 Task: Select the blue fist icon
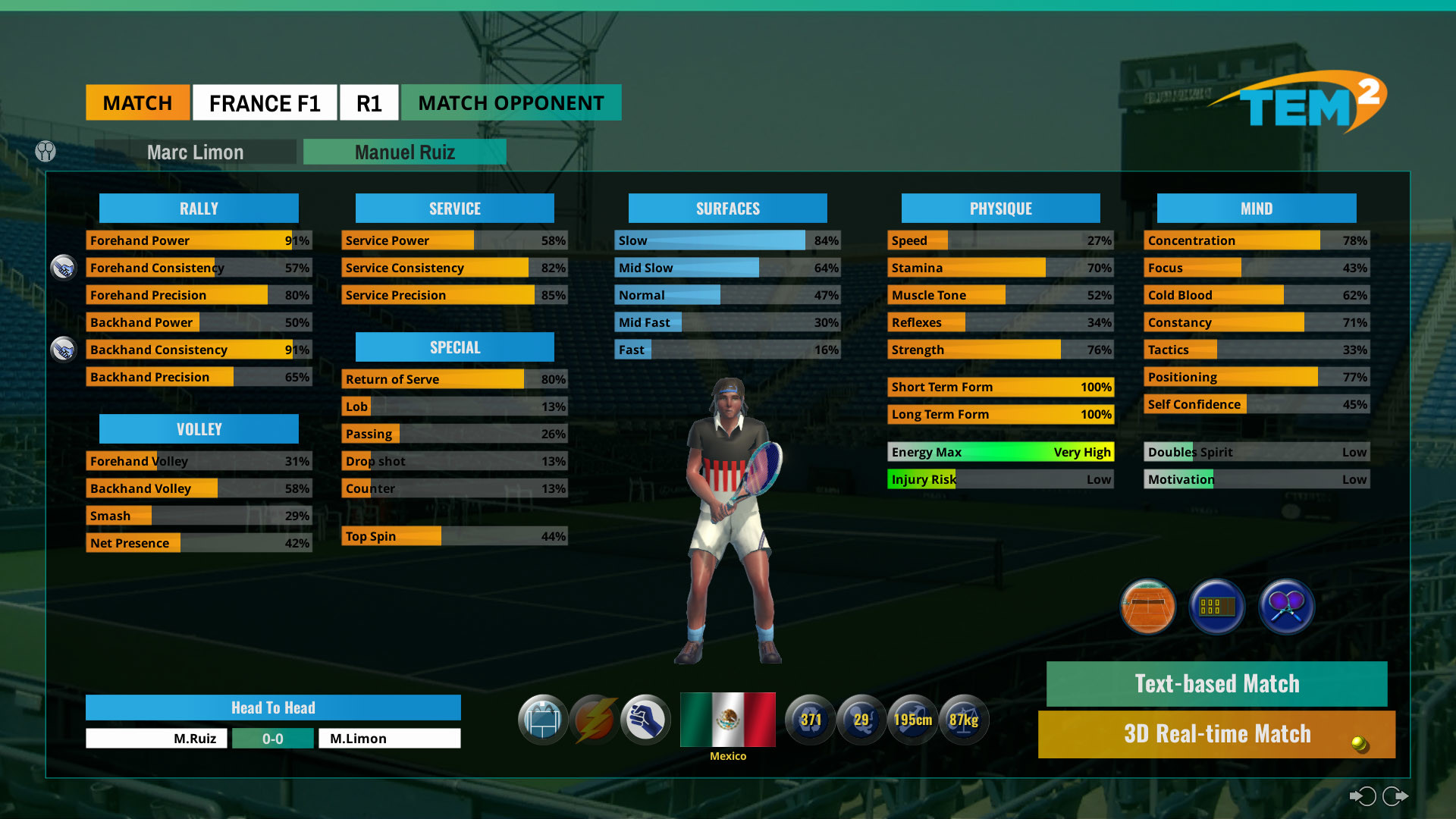click(x=645, y=720)
